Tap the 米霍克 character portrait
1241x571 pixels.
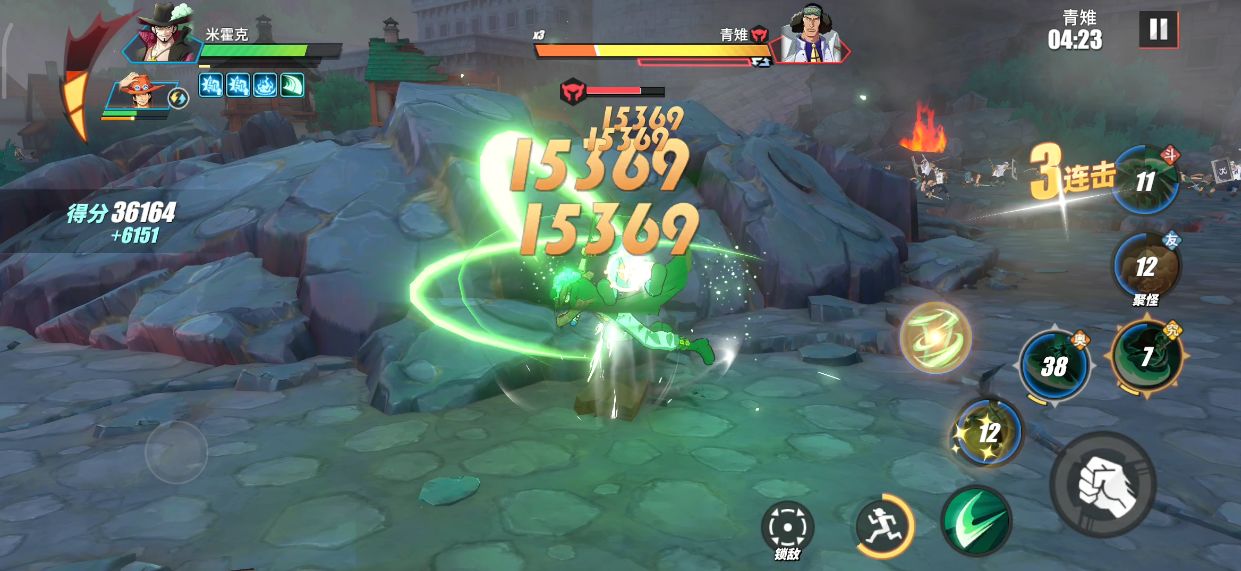(165, 38)
